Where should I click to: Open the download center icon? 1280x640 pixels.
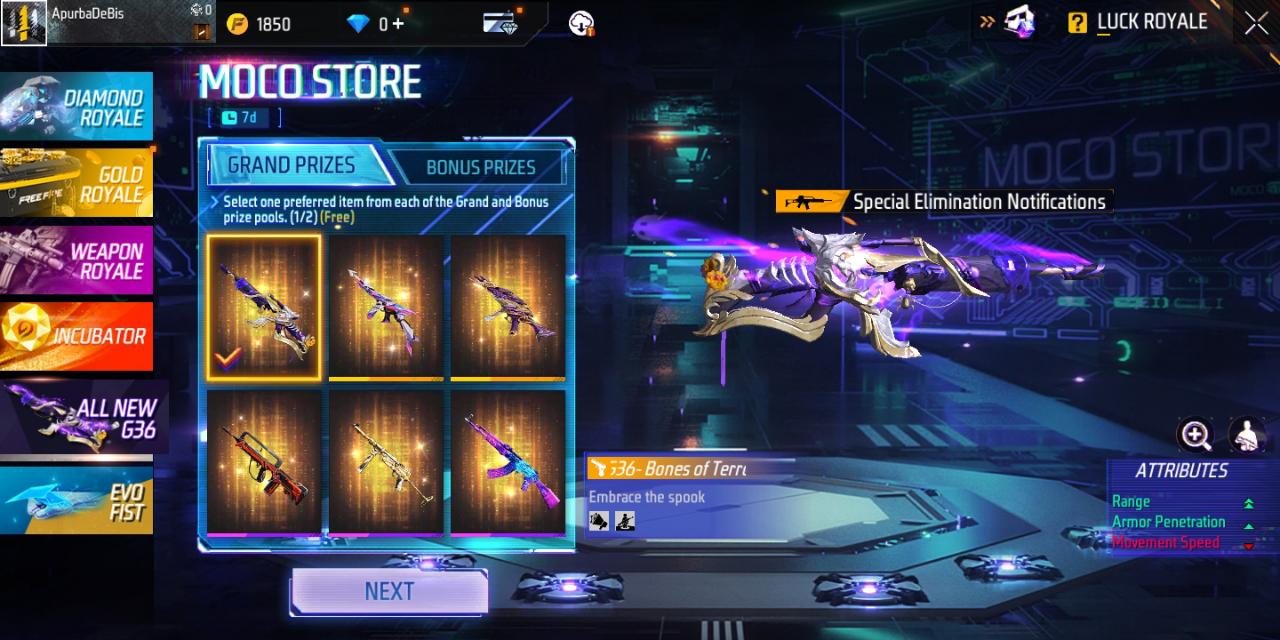(x=582, y=23)
